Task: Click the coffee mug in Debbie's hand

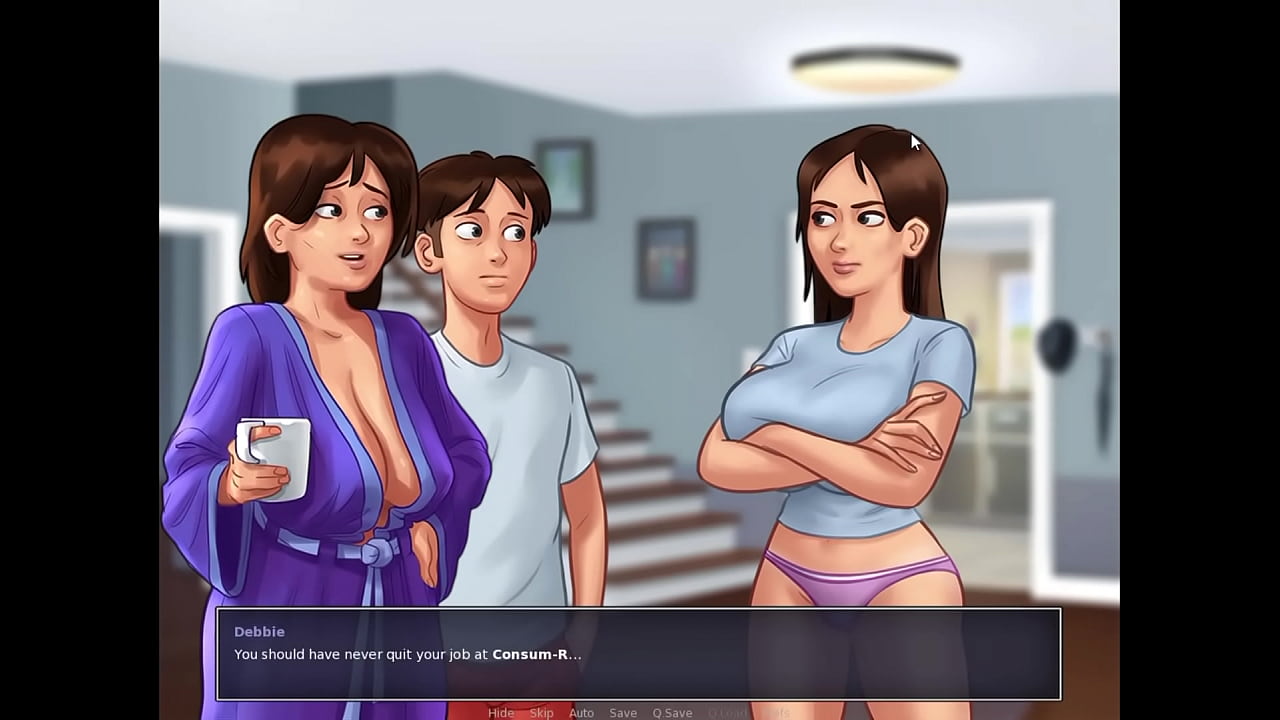Action: 272,455
